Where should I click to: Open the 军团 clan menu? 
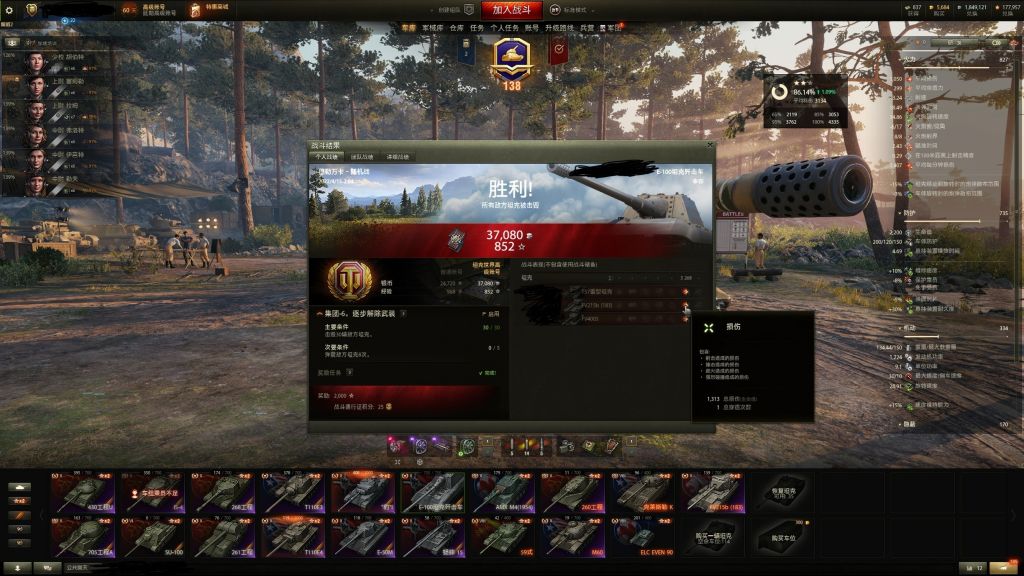613,29
